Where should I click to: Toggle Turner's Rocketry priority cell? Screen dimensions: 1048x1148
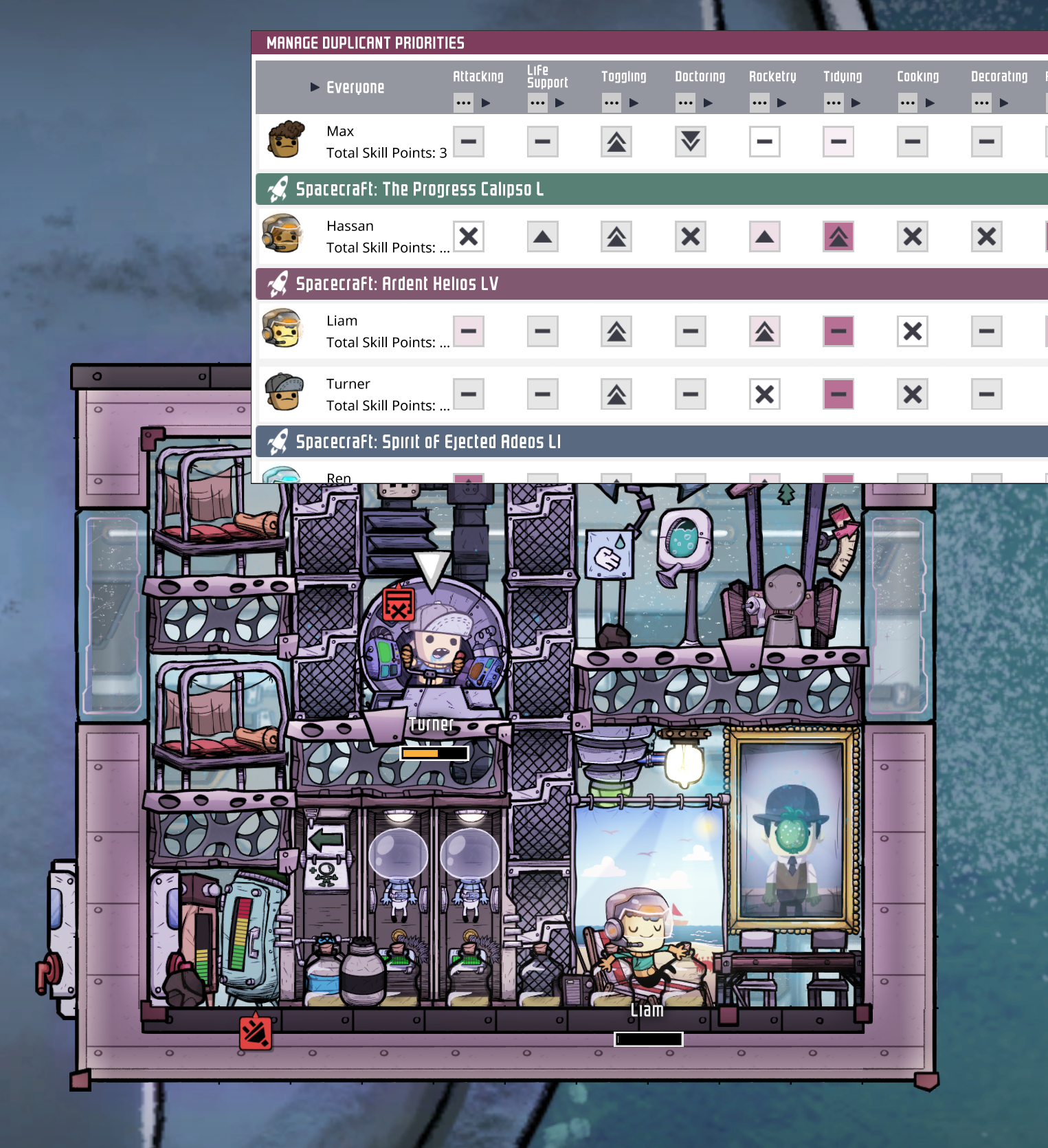[764, 394]
